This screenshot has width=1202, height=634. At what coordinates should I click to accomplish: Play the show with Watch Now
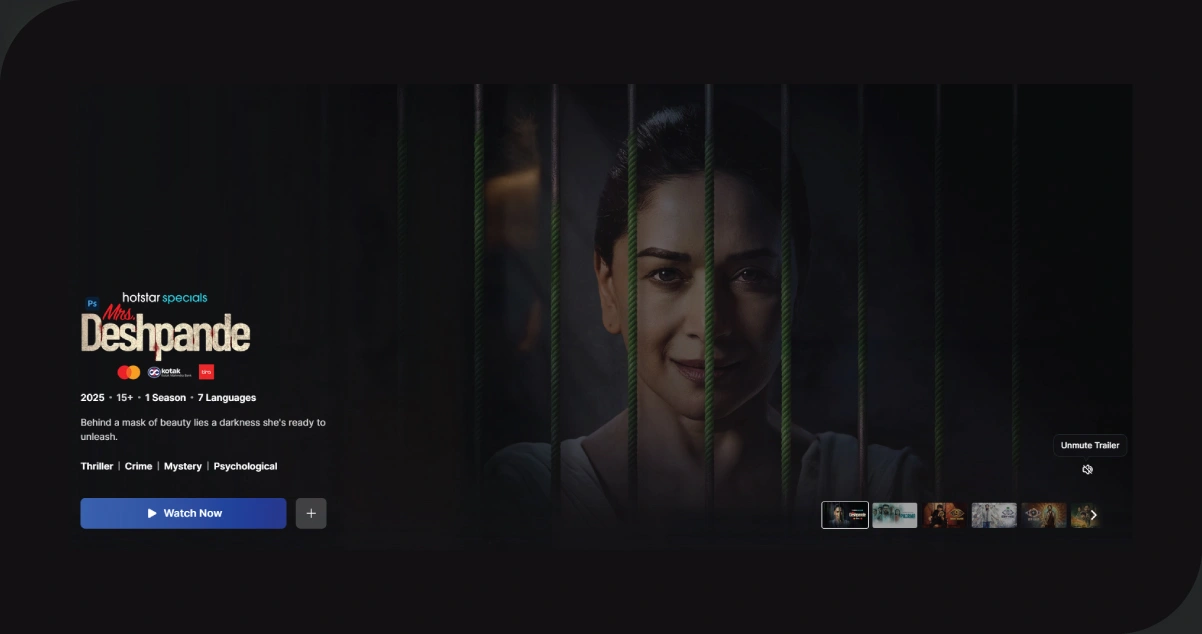click(183, 513)
